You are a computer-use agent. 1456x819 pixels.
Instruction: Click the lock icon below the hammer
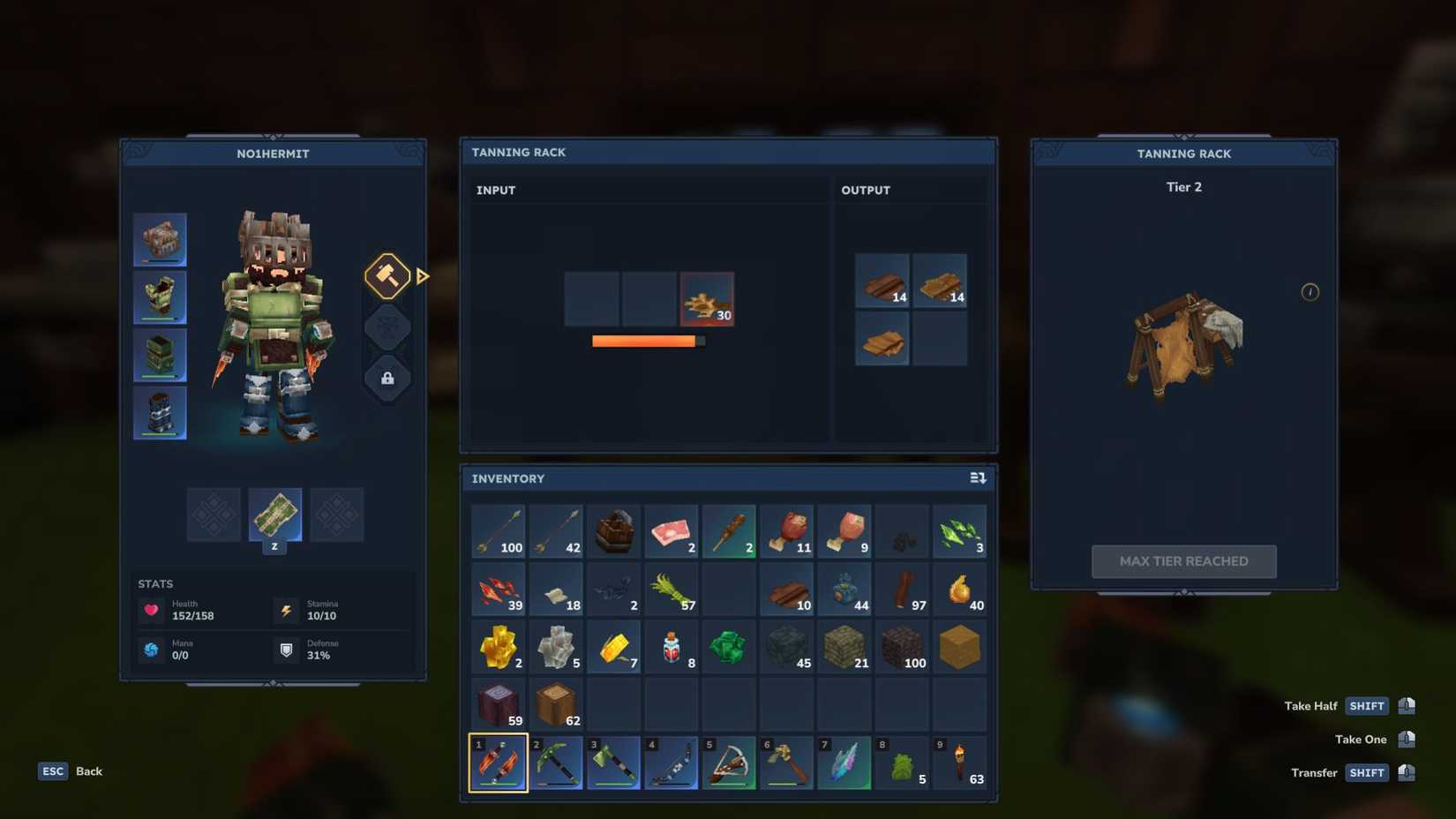click(x=387, y=379)
